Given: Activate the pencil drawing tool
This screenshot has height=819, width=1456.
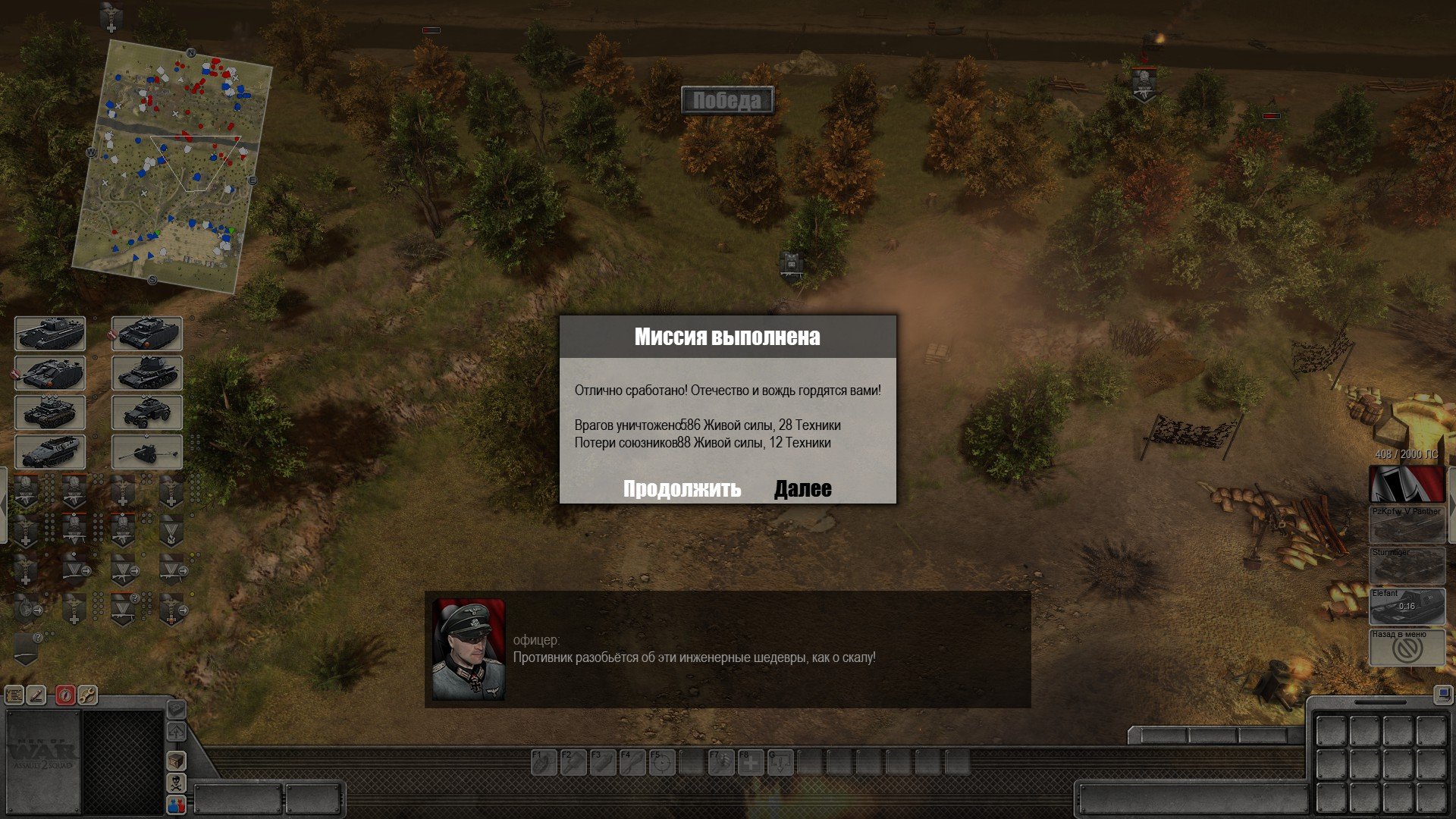Looking at the screenshot, I should [36, 695].
